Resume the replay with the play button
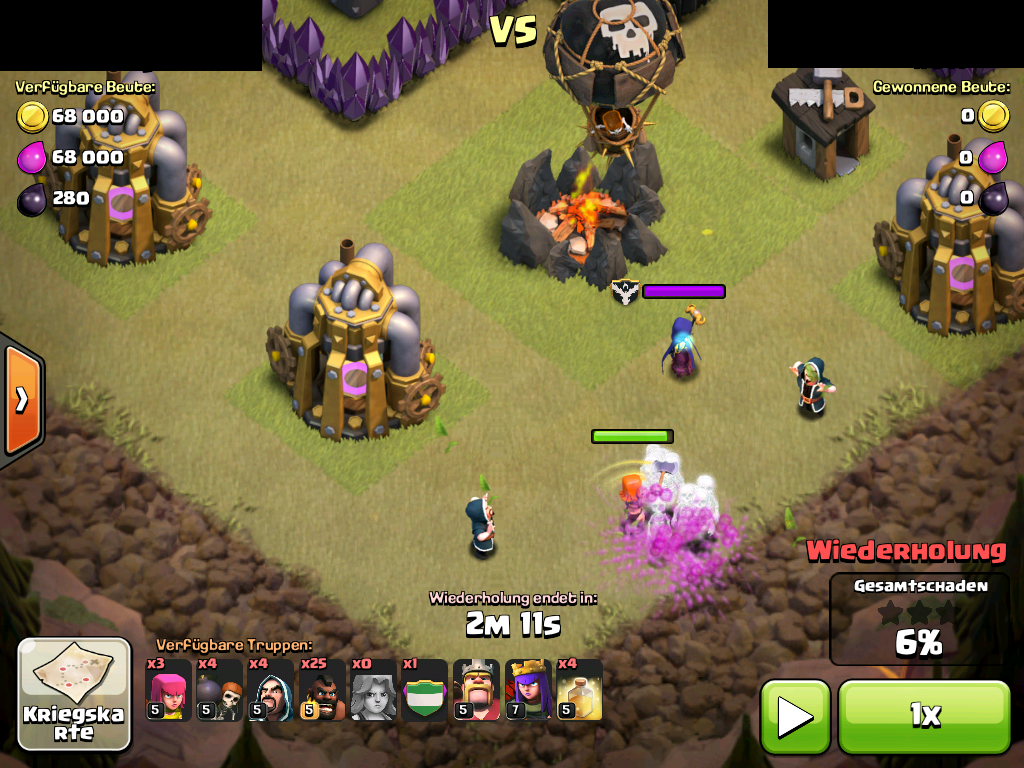The width and height of the screenshot is (1024, 768). pyautogui.click(x=795, y=716)
